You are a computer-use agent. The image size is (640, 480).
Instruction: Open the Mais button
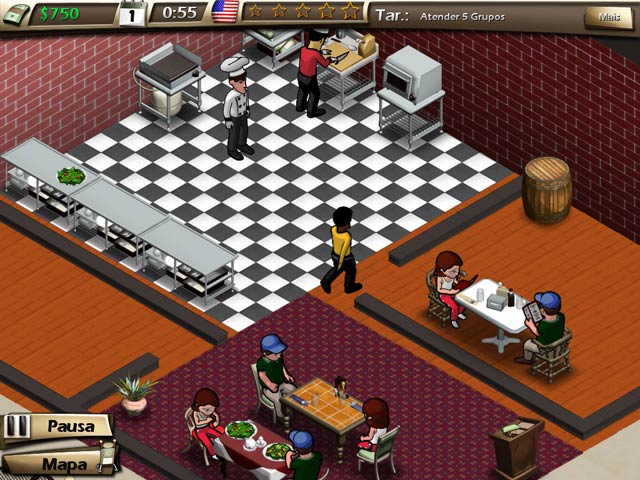tap(608, 16)
